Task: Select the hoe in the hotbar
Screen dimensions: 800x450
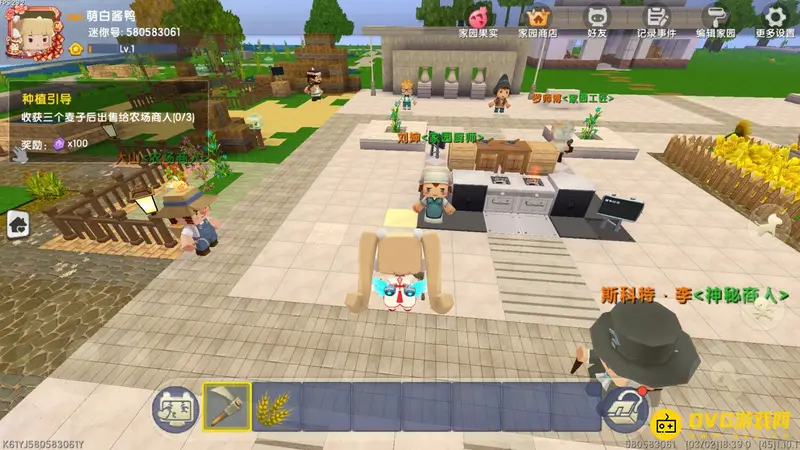Action: (x=227, y=407)
